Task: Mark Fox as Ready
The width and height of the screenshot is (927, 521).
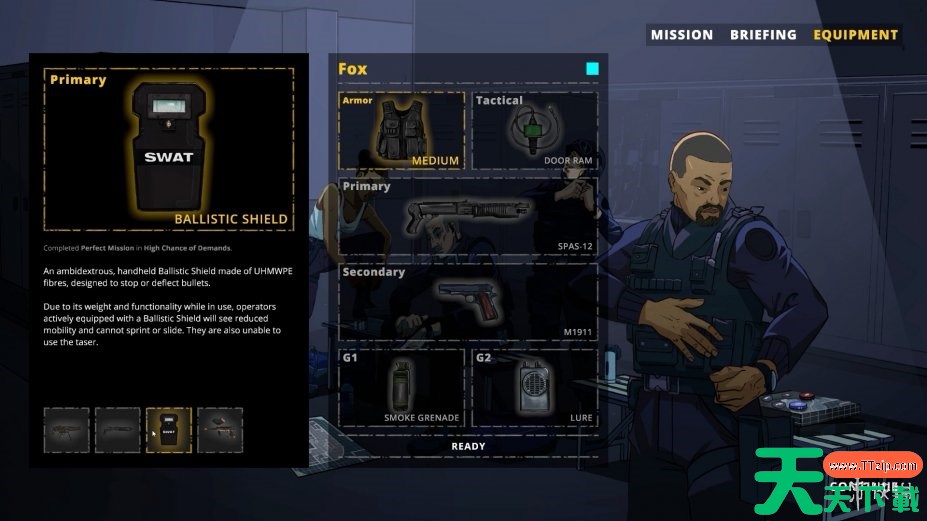Action: (468, 446)
